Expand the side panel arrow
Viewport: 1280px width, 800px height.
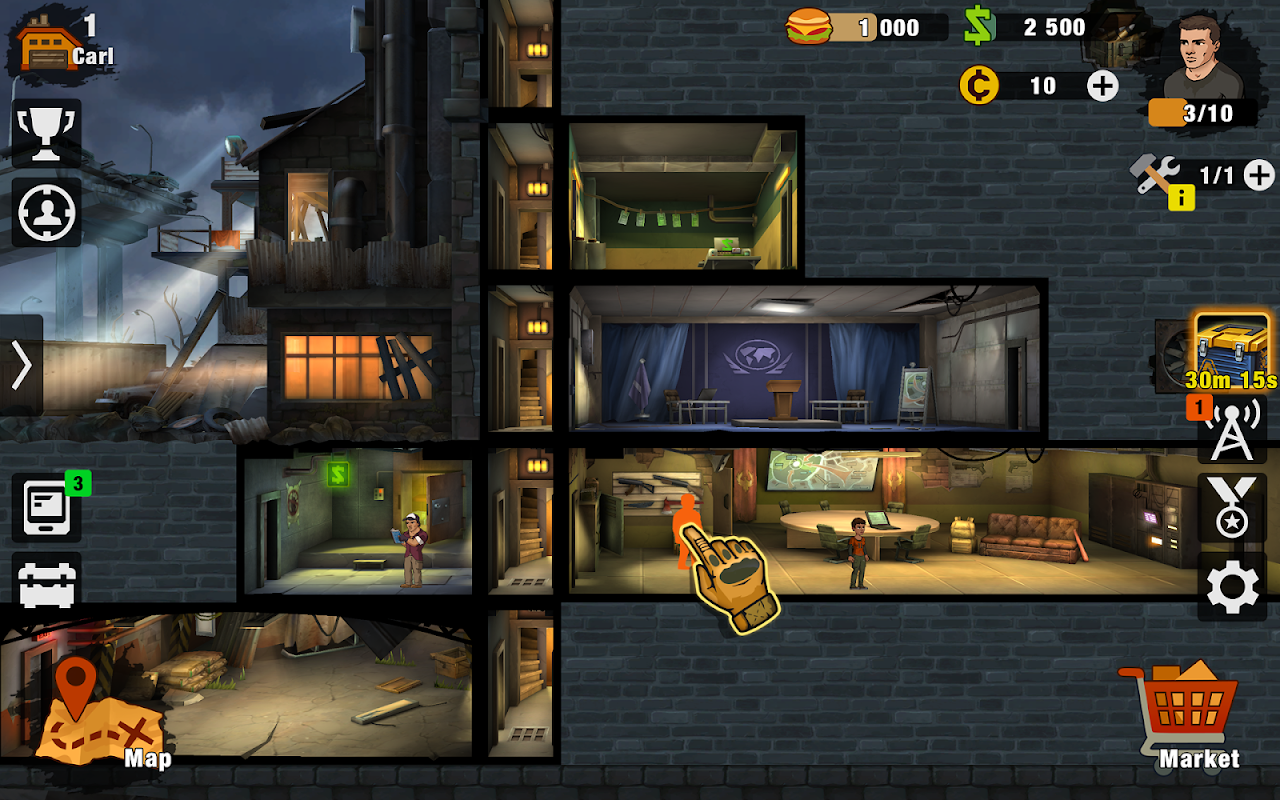21,365
